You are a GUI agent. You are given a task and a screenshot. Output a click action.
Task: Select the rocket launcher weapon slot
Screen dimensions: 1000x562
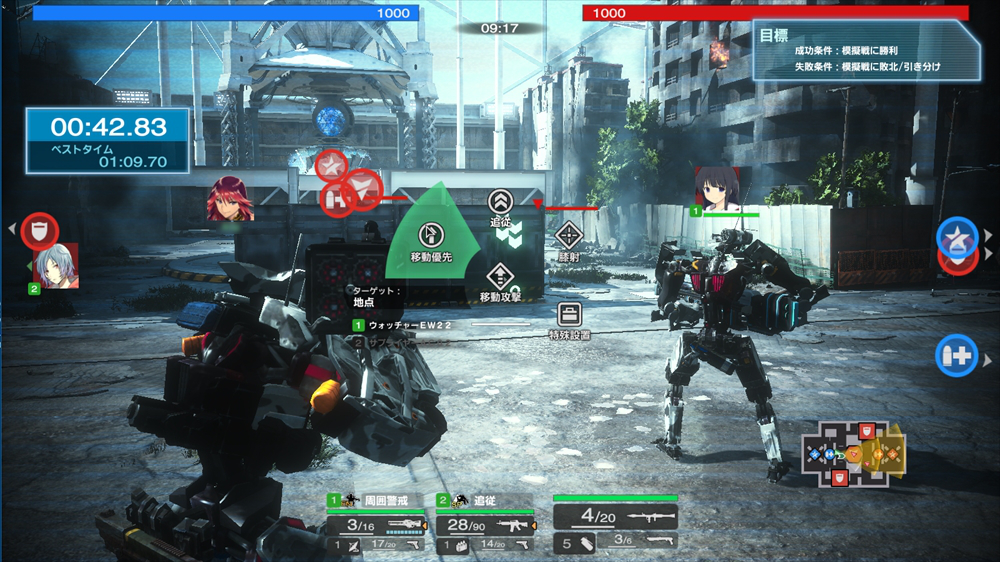pos(615,517)
